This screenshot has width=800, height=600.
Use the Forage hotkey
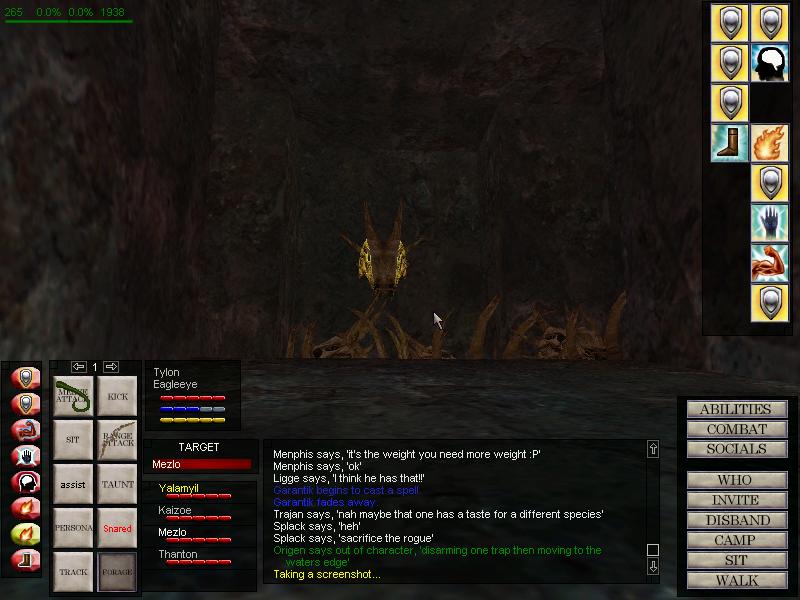pos(117,572)
